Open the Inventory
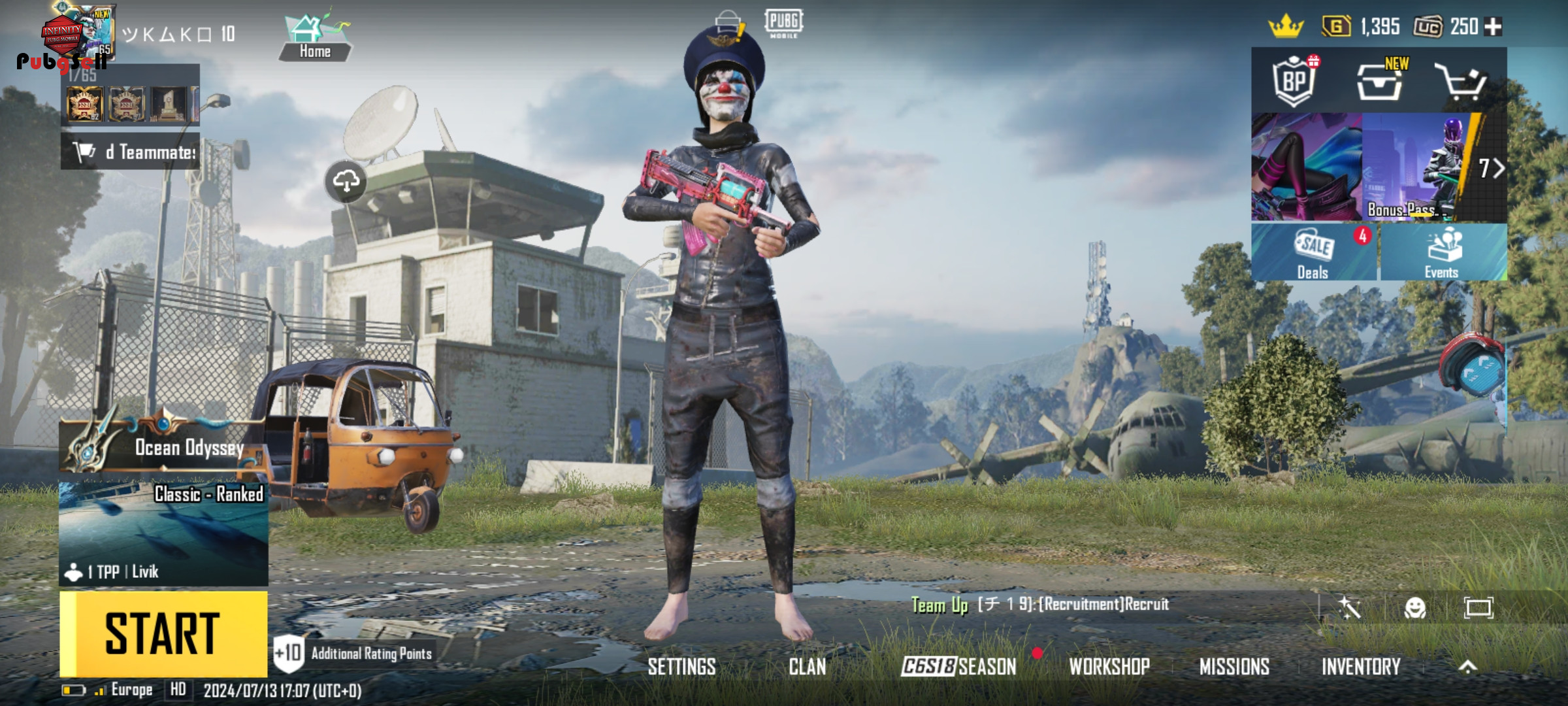The image size is (1568, 706). click(x=1361, y=667)
